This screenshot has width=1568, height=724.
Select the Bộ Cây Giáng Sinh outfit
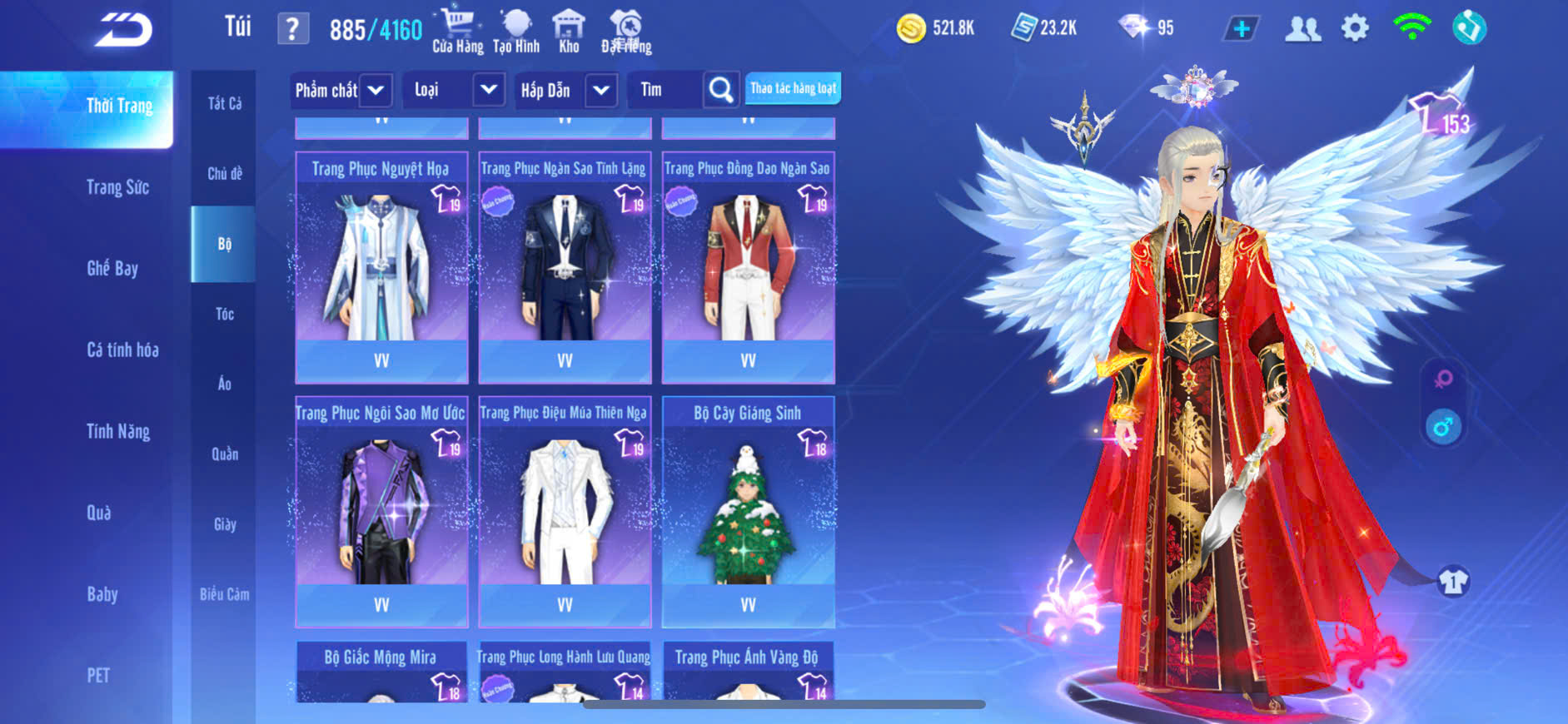click(748, 511)
